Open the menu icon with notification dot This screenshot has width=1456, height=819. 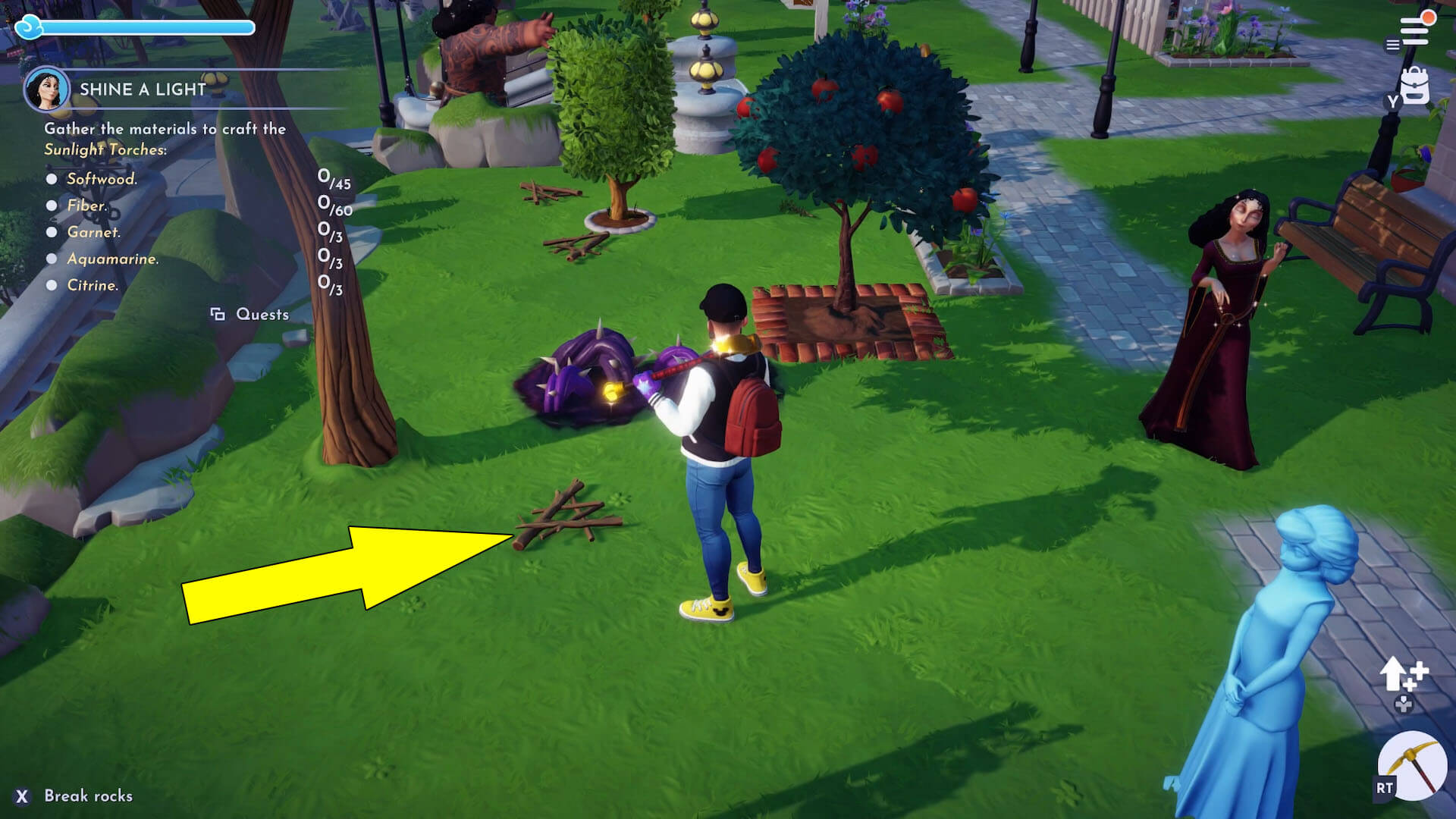click(x=1414, y=30)
